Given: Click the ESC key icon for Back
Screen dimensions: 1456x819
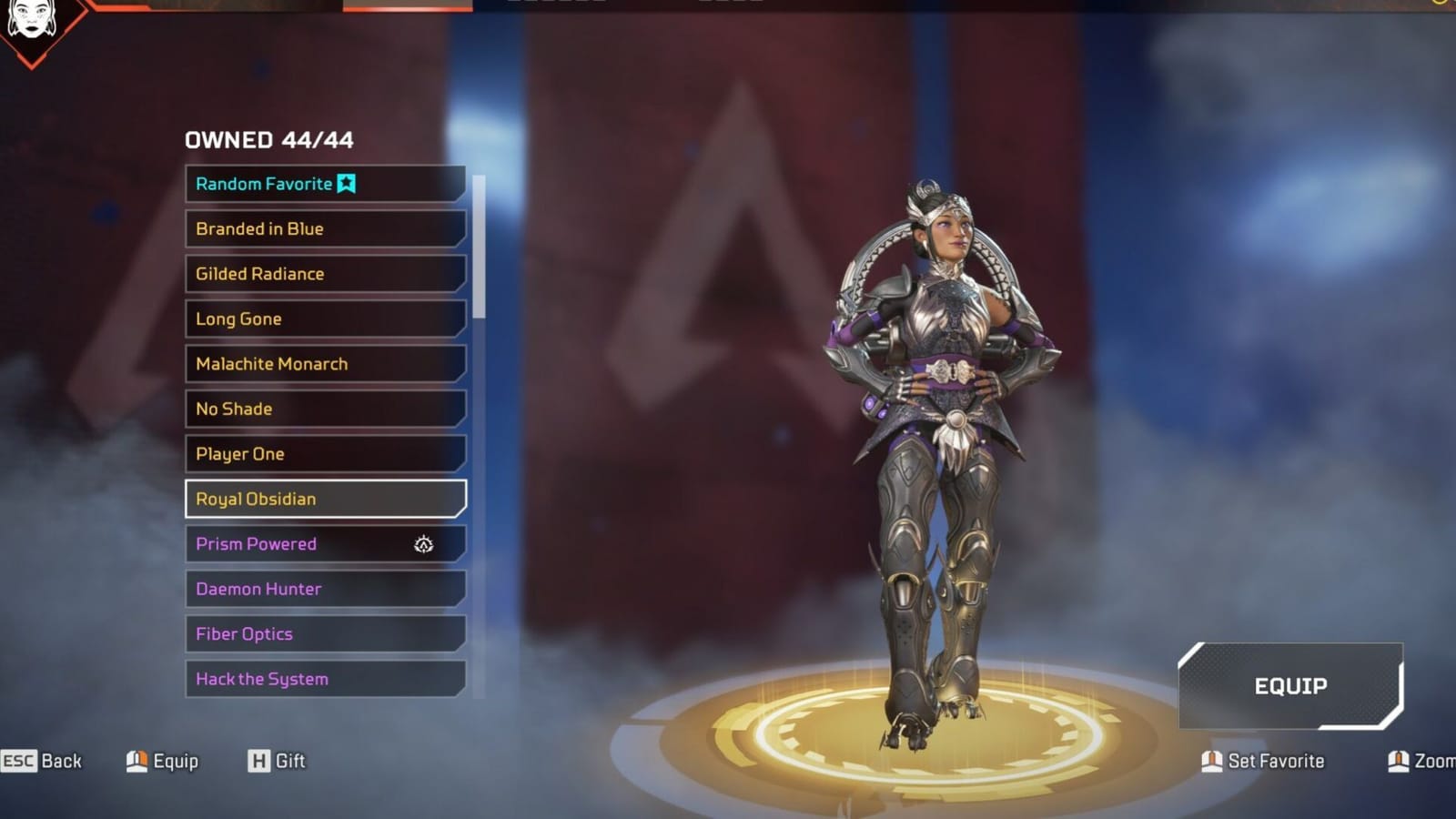Looking at the screenshot, I should point(20,761).
